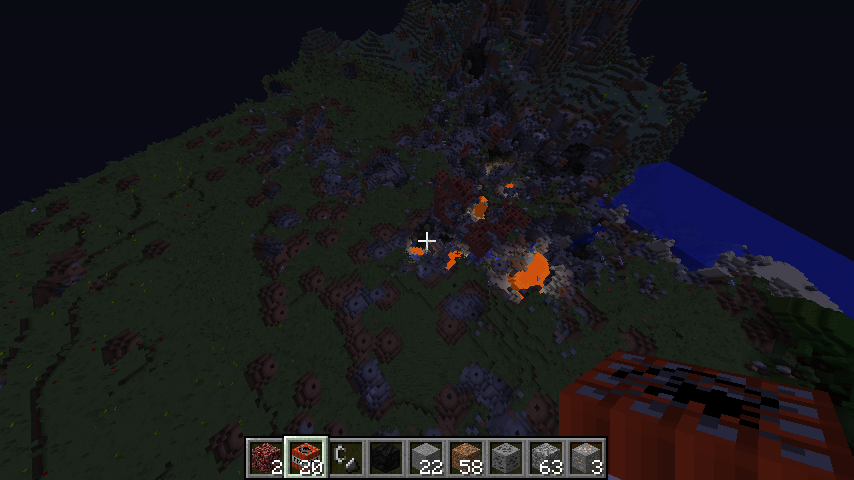This screenshot has height=480, width=854.
Task: Select the dirt stack of 58
Action: tap(466, 458)
